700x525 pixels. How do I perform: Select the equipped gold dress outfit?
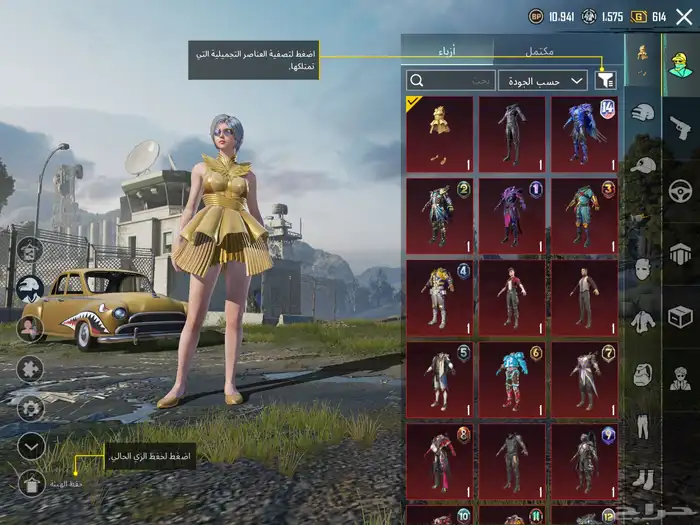440,133
